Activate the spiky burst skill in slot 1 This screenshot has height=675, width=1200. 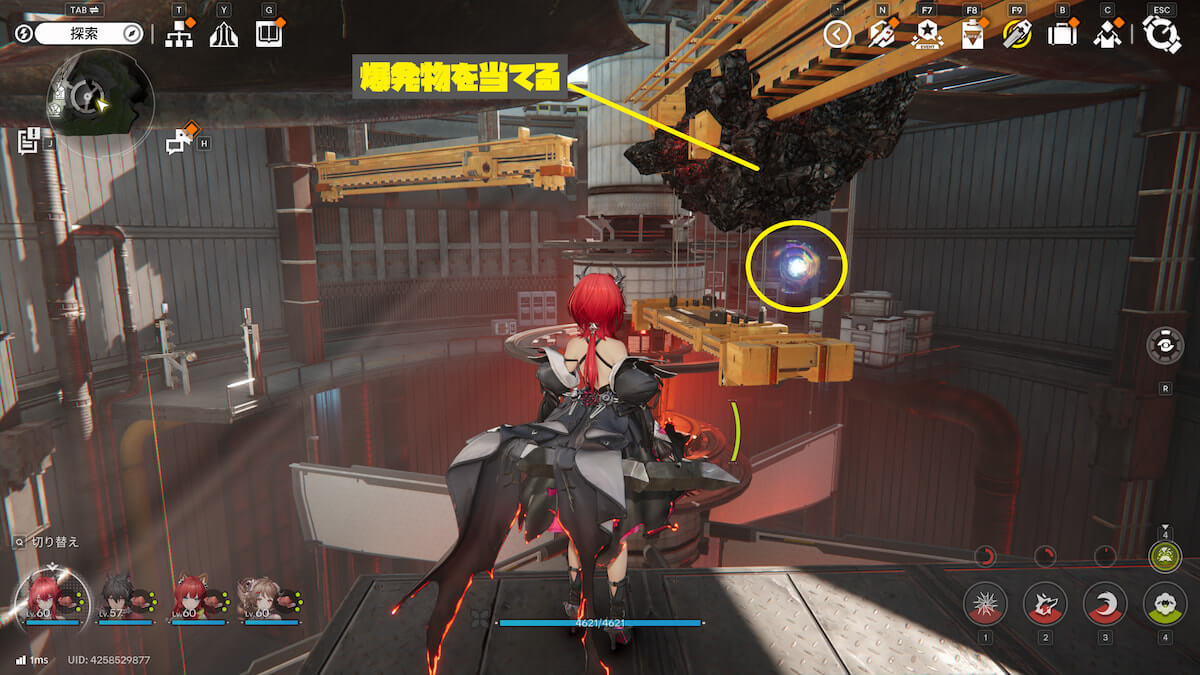[985, 603]
